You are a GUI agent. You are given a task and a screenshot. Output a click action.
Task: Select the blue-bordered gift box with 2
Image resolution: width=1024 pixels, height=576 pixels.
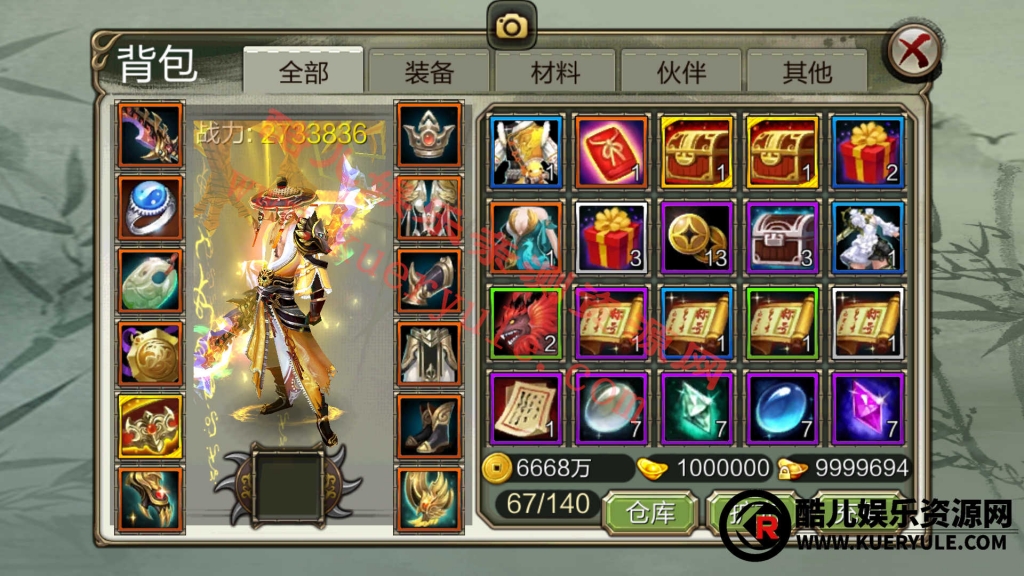pos(868,151)
